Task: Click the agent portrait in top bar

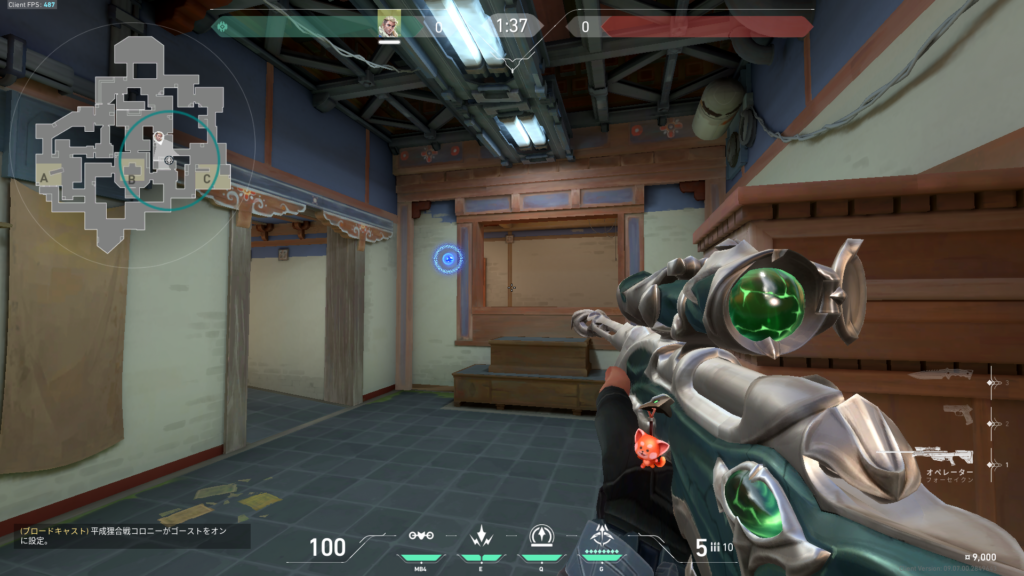Action: (x=389, y=24)
